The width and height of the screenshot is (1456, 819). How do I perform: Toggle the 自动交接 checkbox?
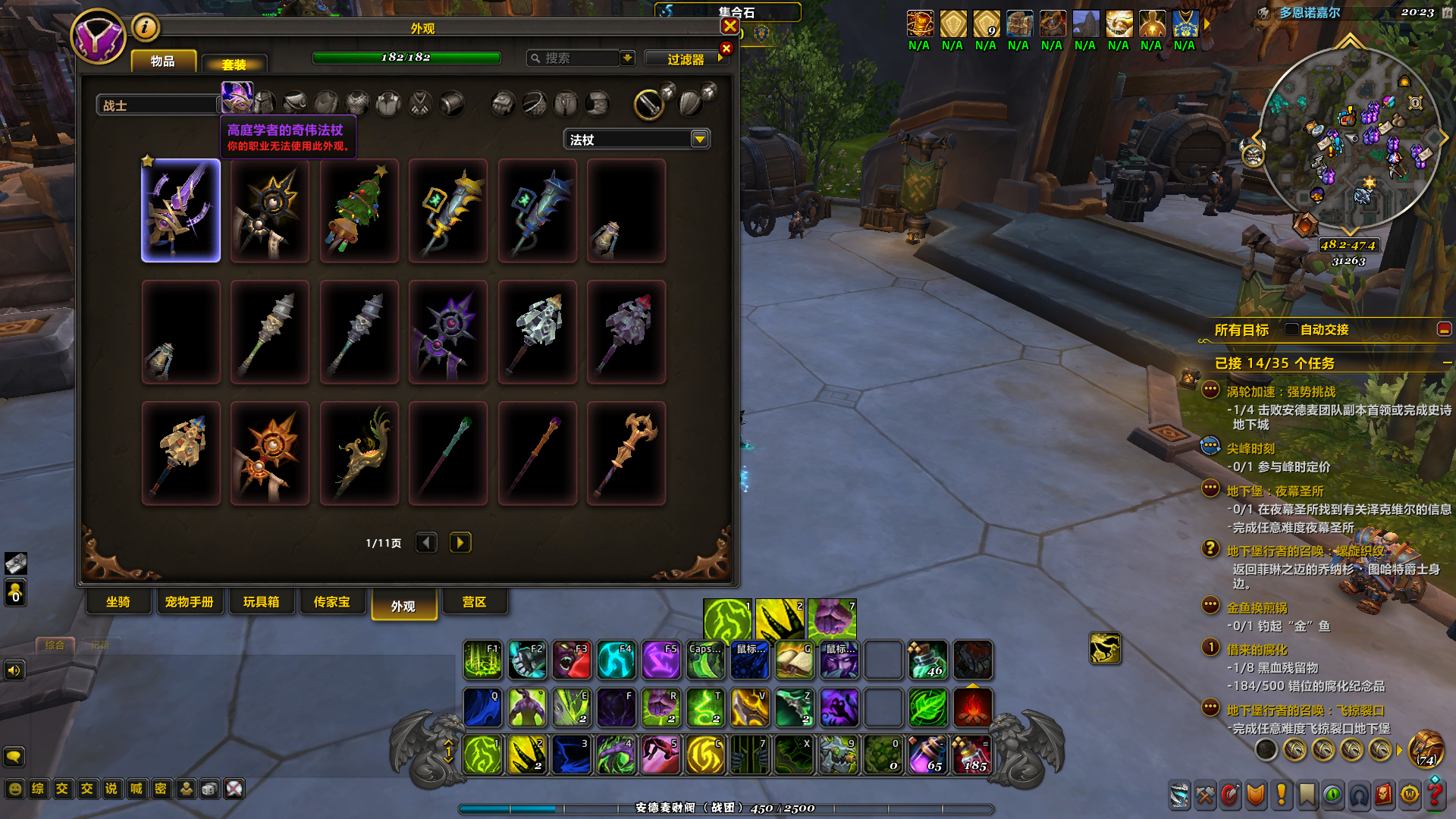(x=1291, y=329)
